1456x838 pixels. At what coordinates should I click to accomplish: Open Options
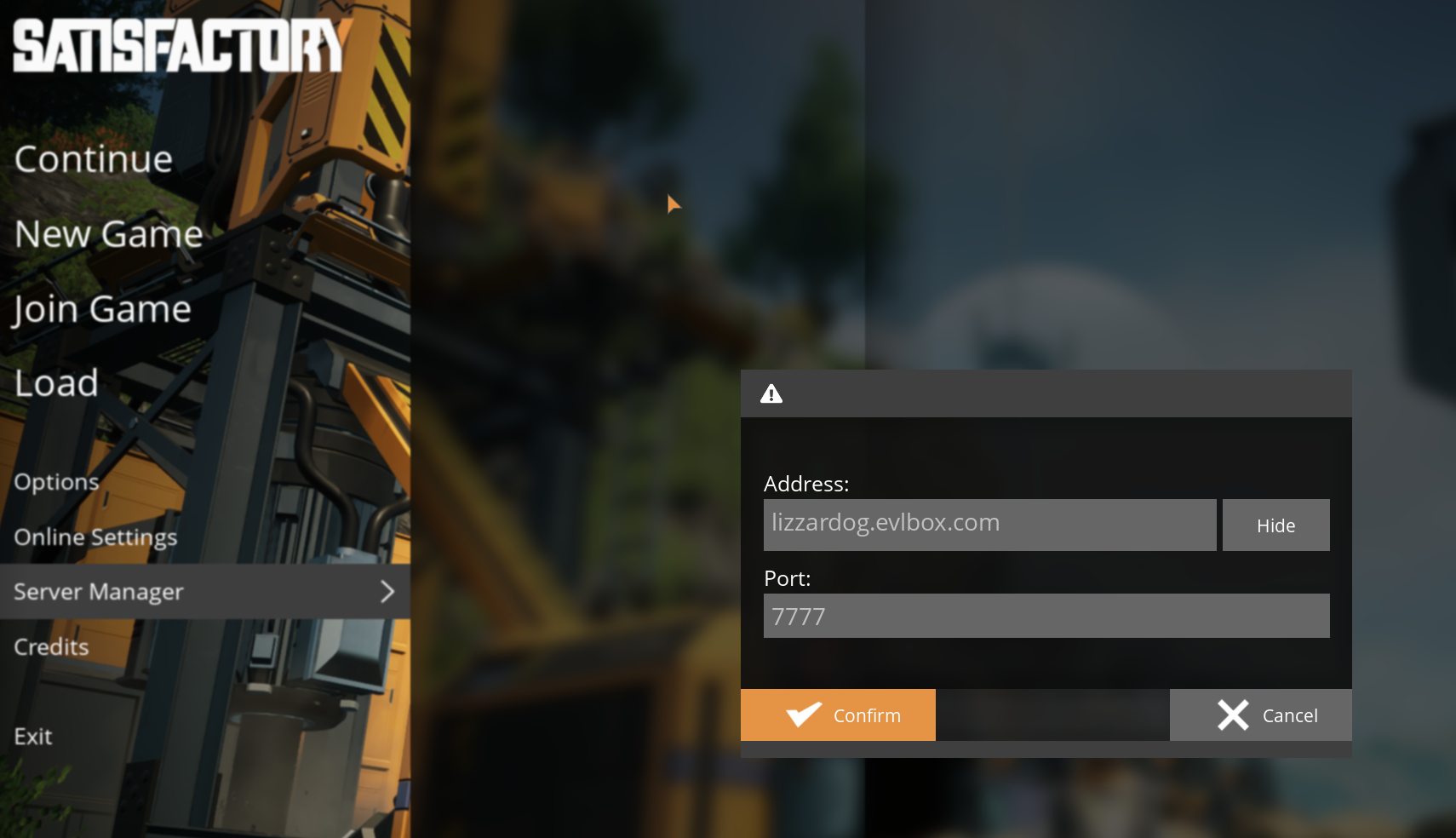(x=56, y=480)
